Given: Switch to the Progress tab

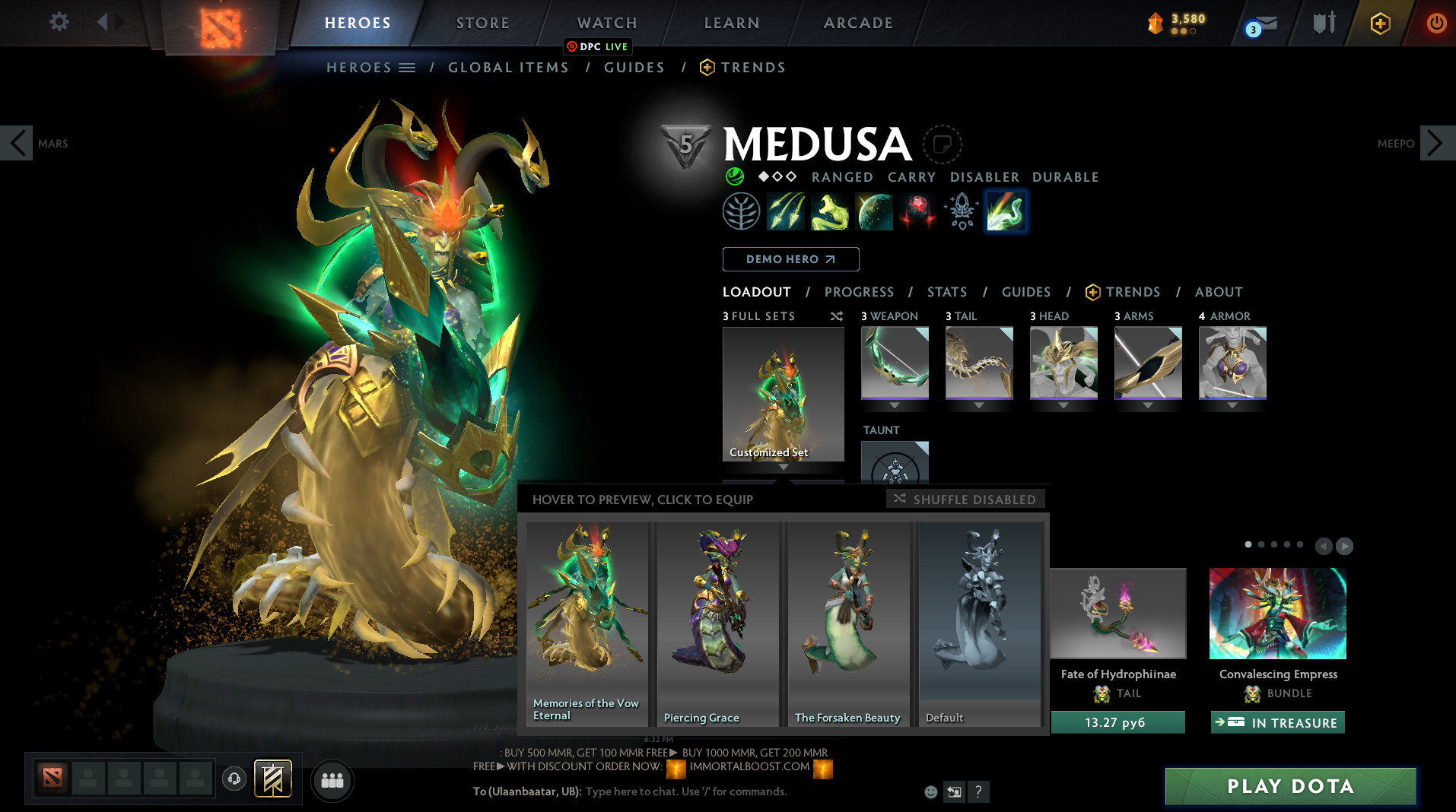Looking at the screenshot, I should 860,292.
